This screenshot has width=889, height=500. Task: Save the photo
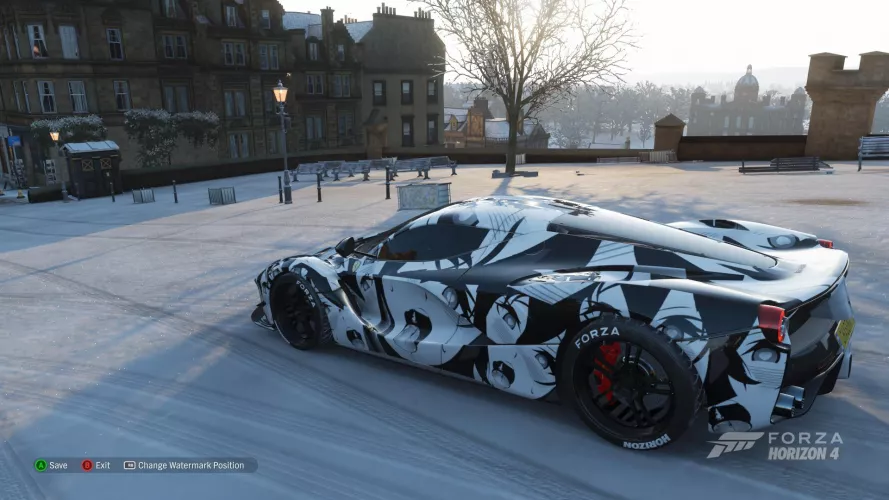click(51, 465)
